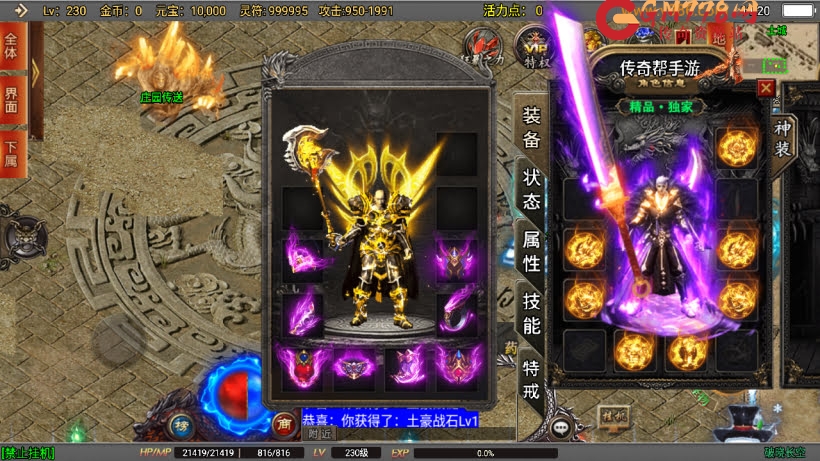
Task: Show the 属性 attributes tab
Action: pos(532,252)
